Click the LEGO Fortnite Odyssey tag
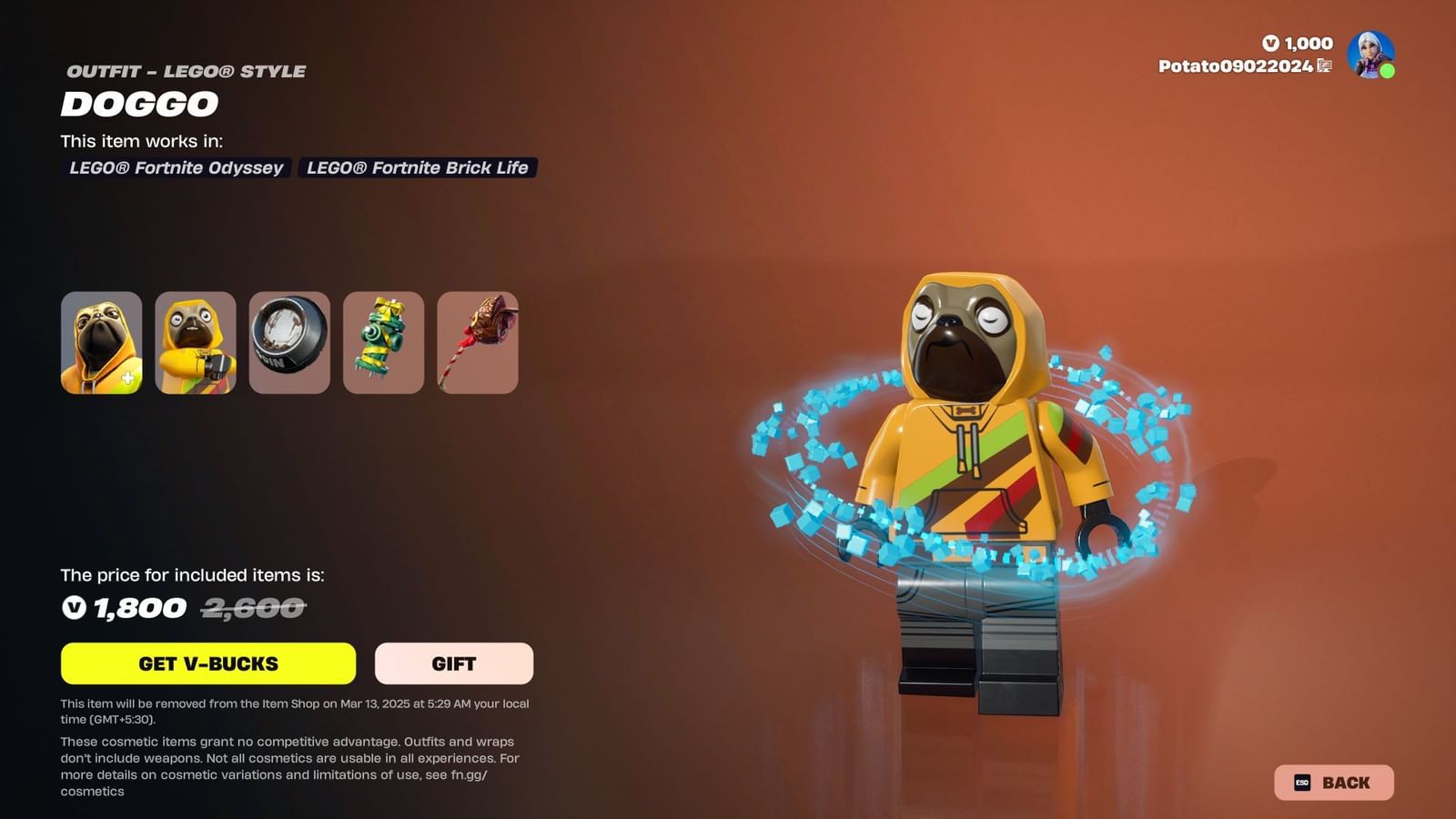This screenshot has width=1456, height=819. [x=177, y=168]
